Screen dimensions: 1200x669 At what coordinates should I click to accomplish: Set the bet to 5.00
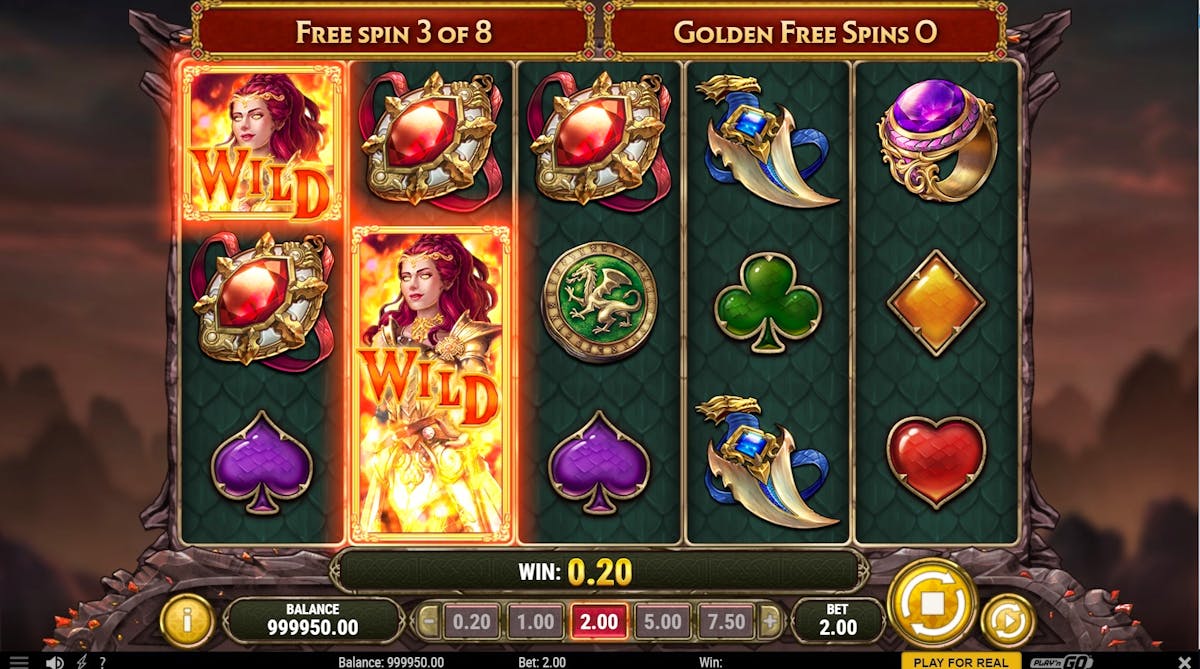coord(662,622)
